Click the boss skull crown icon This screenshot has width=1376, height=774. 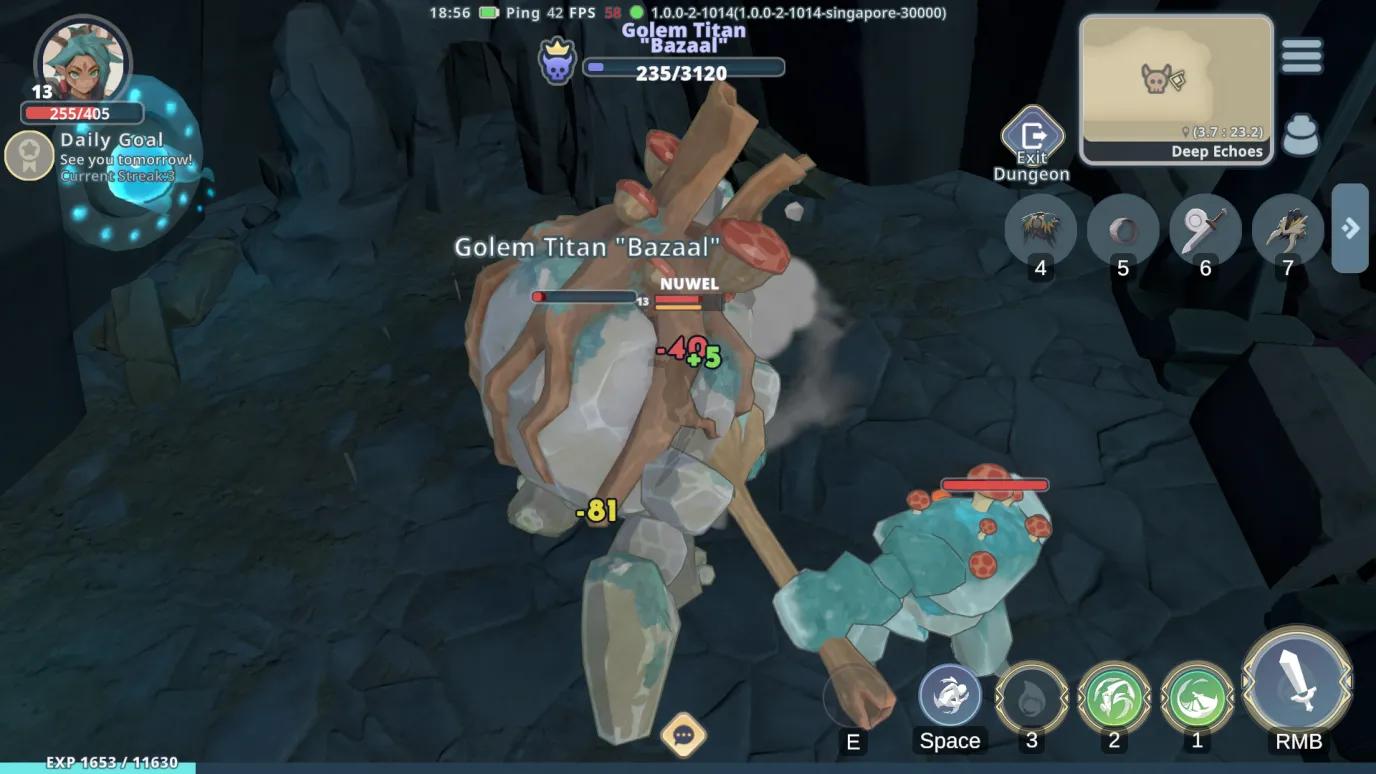[557, 61]
